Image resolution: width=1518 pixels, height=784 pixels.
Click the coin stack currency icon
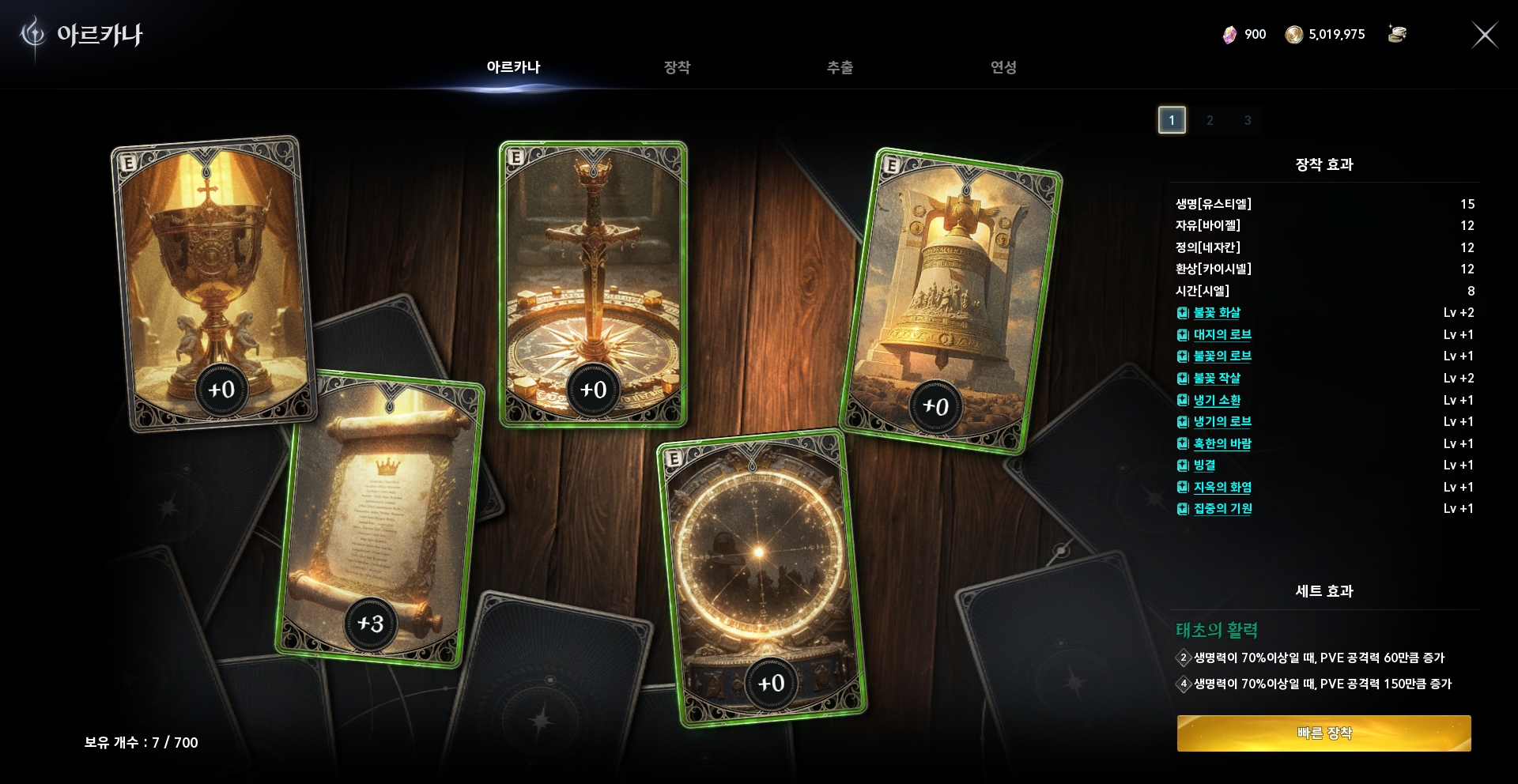pos(1397,34)
